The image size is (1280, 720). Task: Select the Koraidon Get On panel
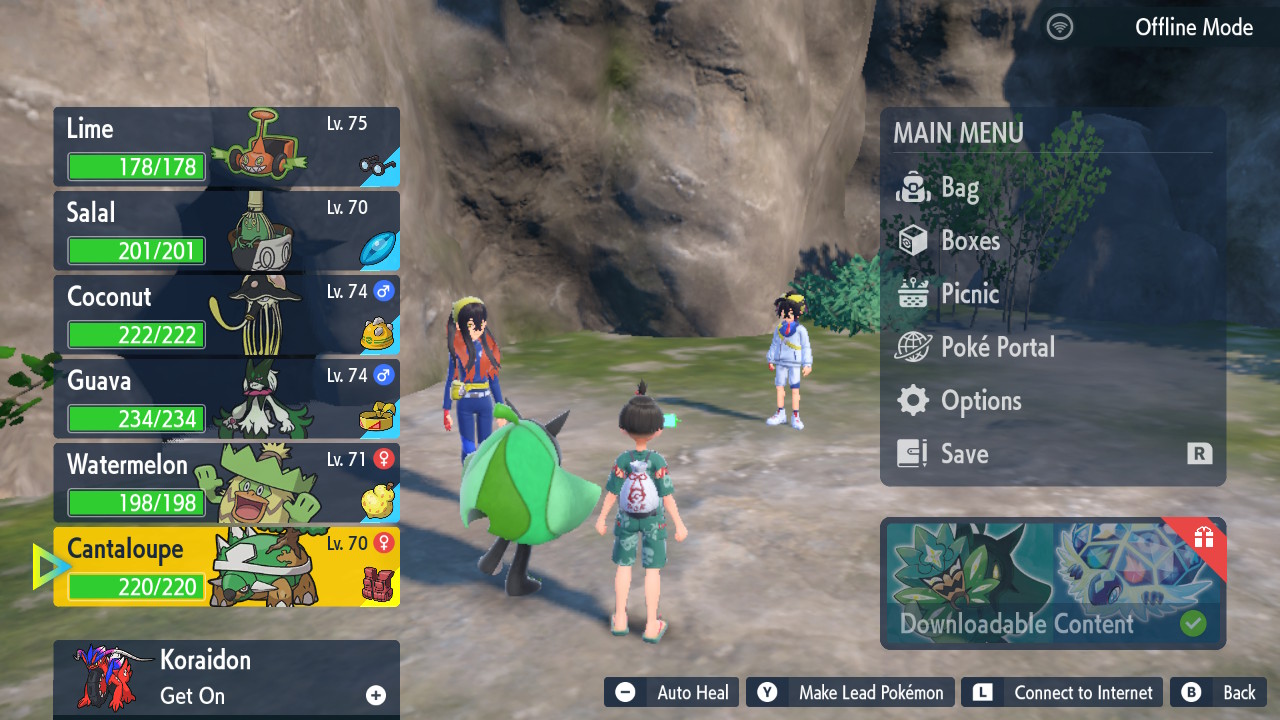click(227, 678)
